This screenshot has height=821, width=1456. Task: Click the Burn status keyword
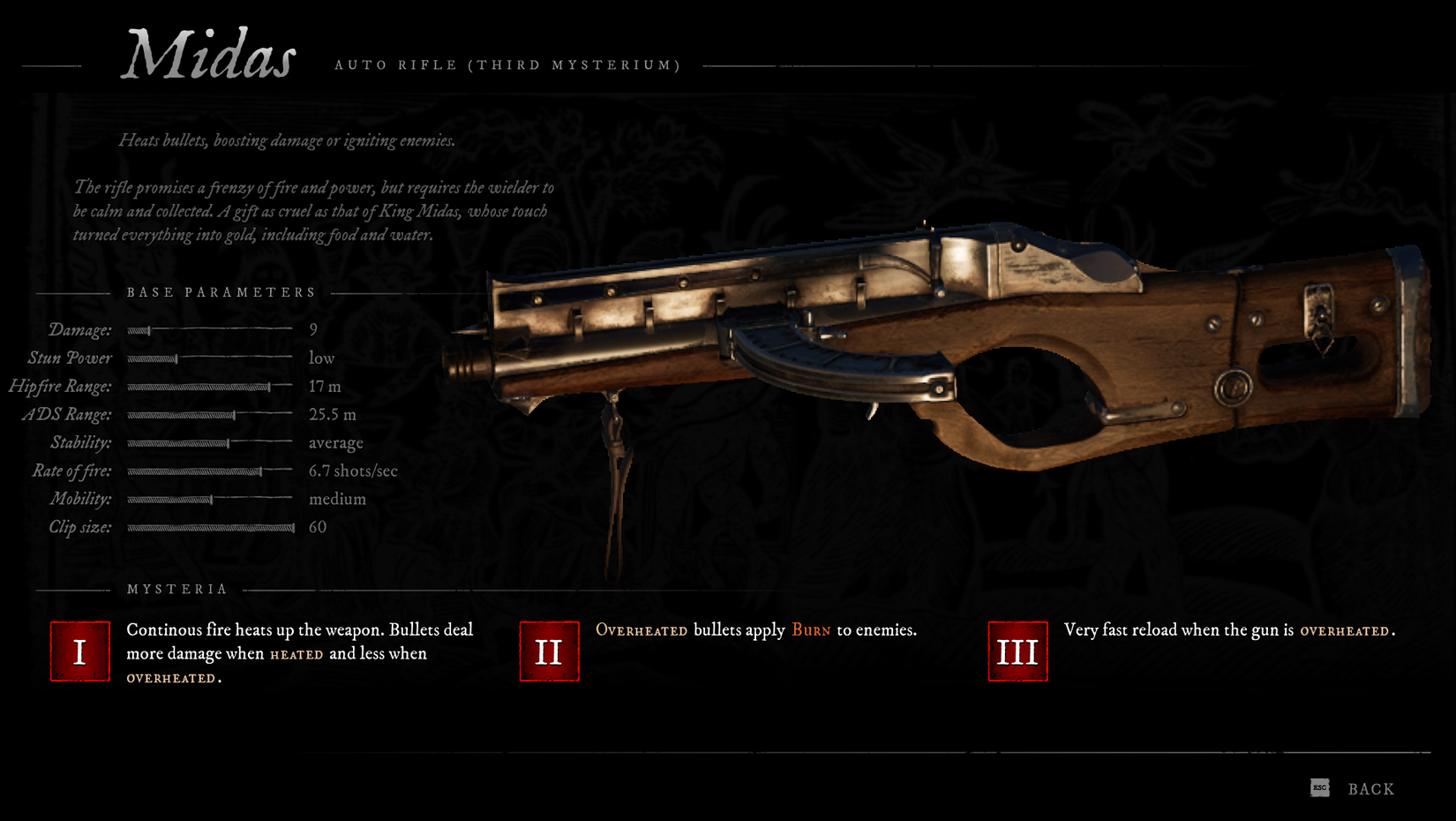pos(810,630)
